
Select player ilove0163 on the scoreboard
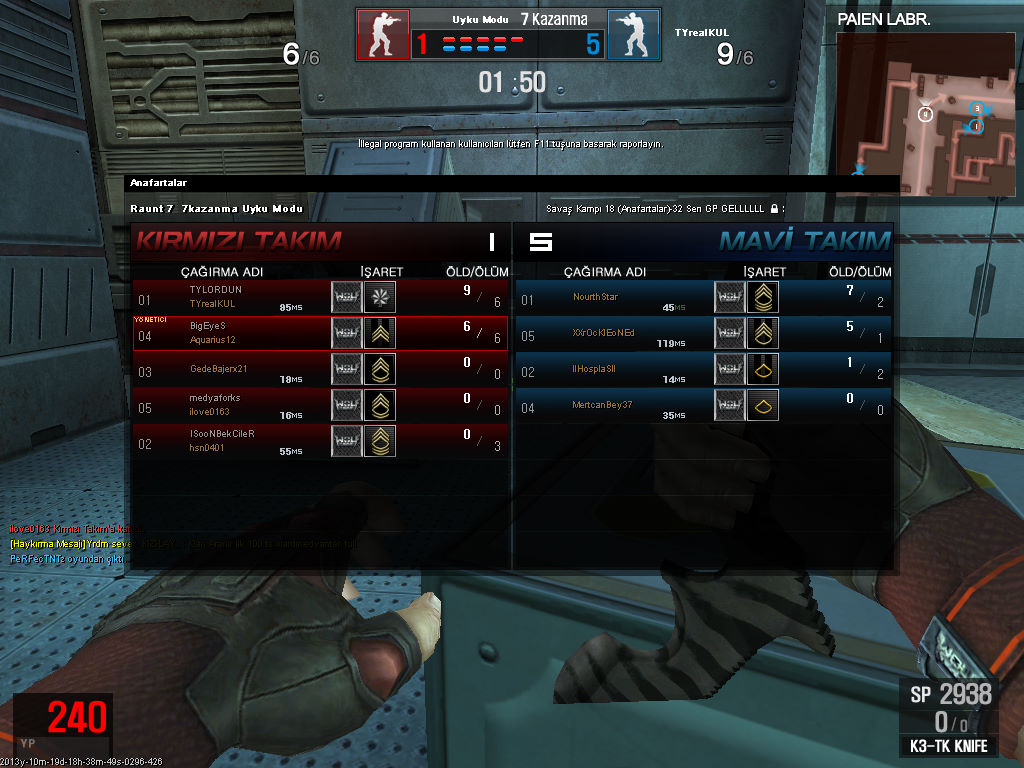[x=320, y=405]
